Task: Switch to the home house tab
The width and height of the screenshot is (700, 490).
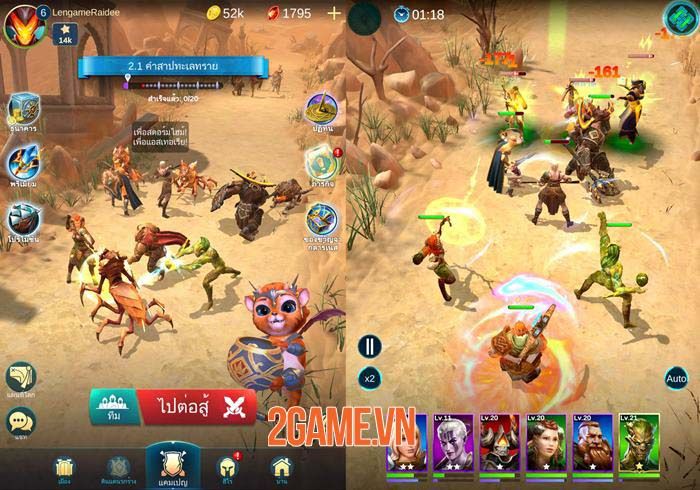Action: click(x=281, y=467)
